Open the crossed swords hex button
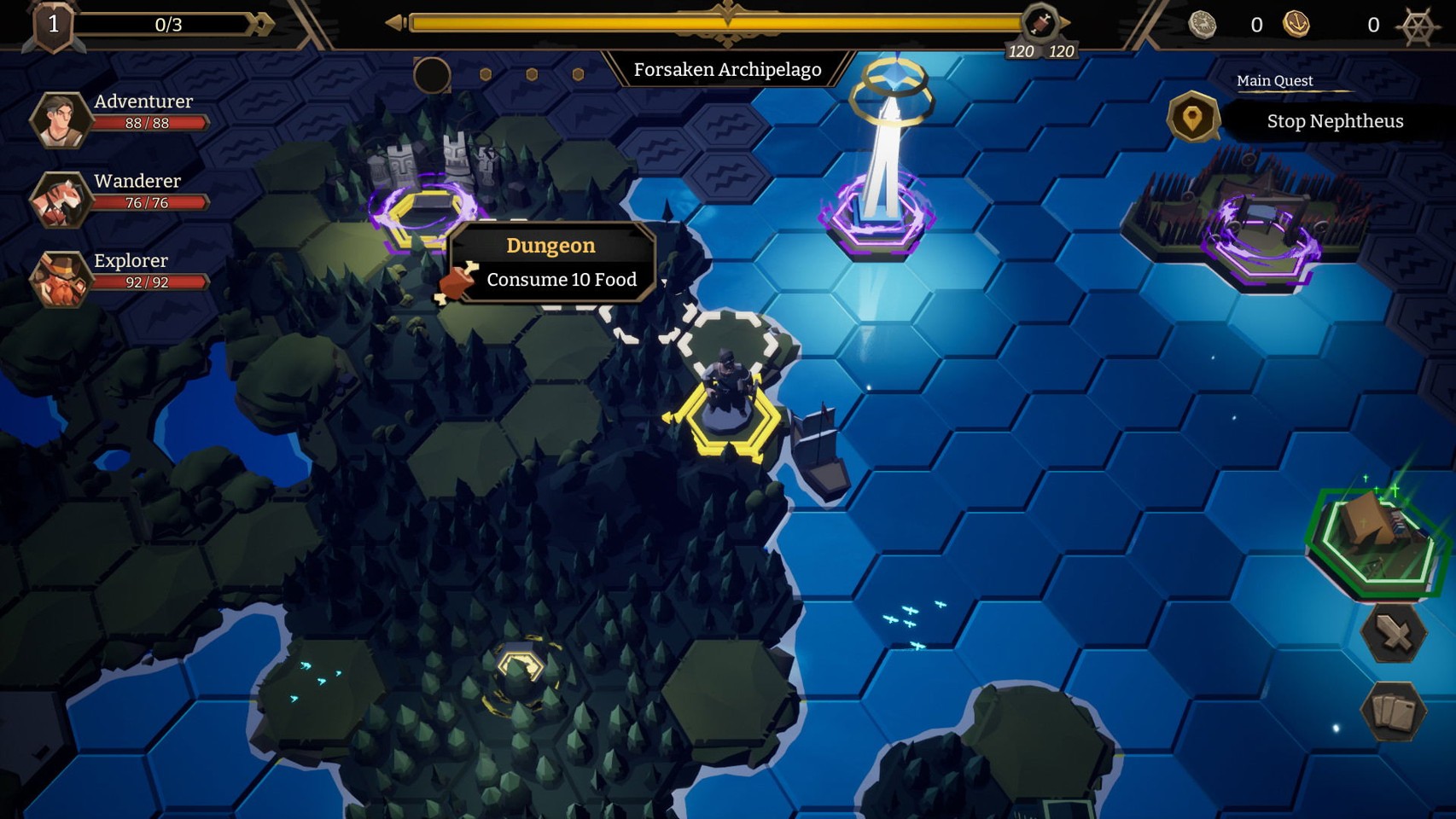The height and width of the screenshot is (819, 1456). click(x=1393, y=634)
